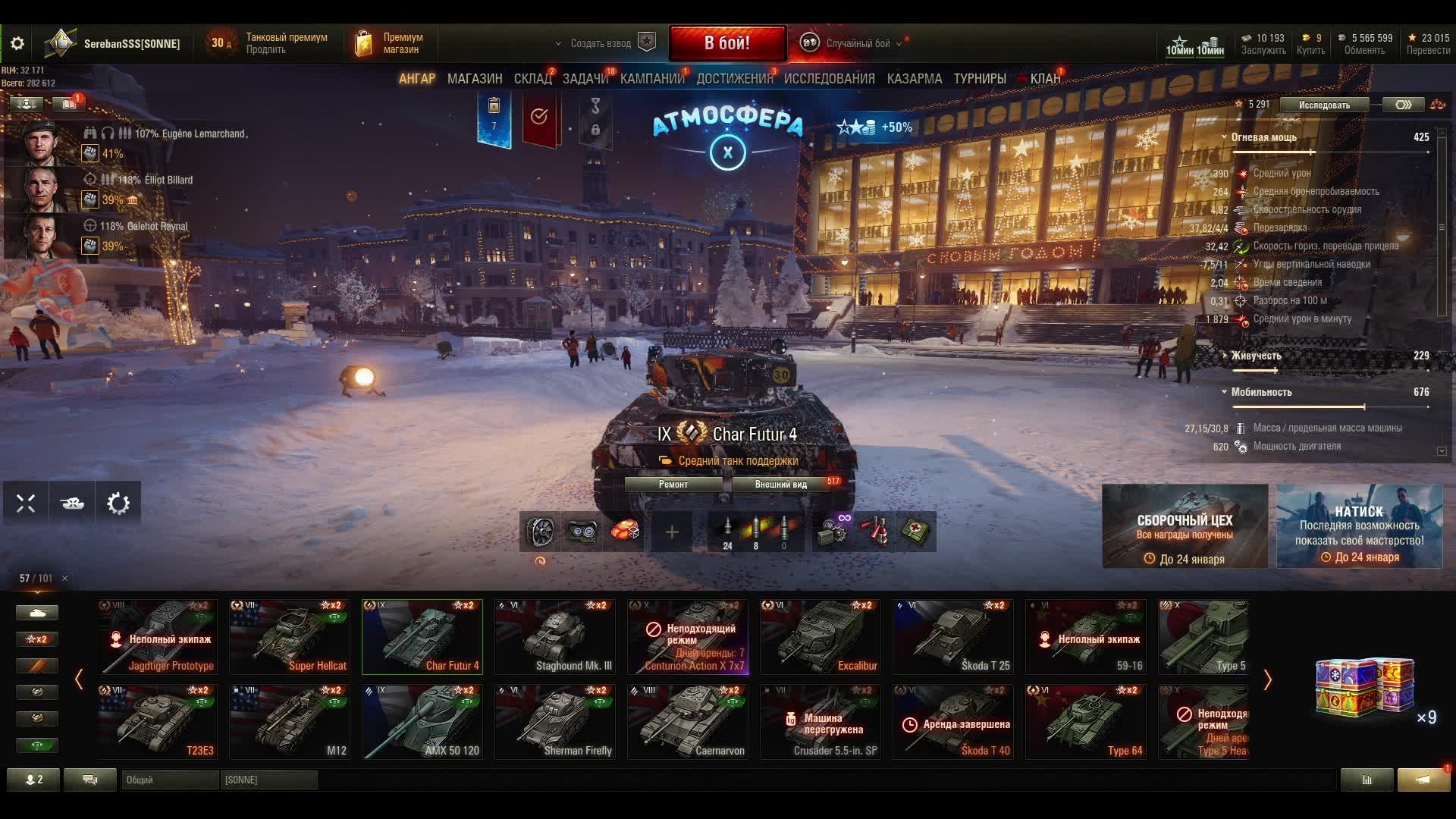Open the КАЗАРМА tab
The height and width of the screenshot is (819, 1456).
[x=914, y=79]
